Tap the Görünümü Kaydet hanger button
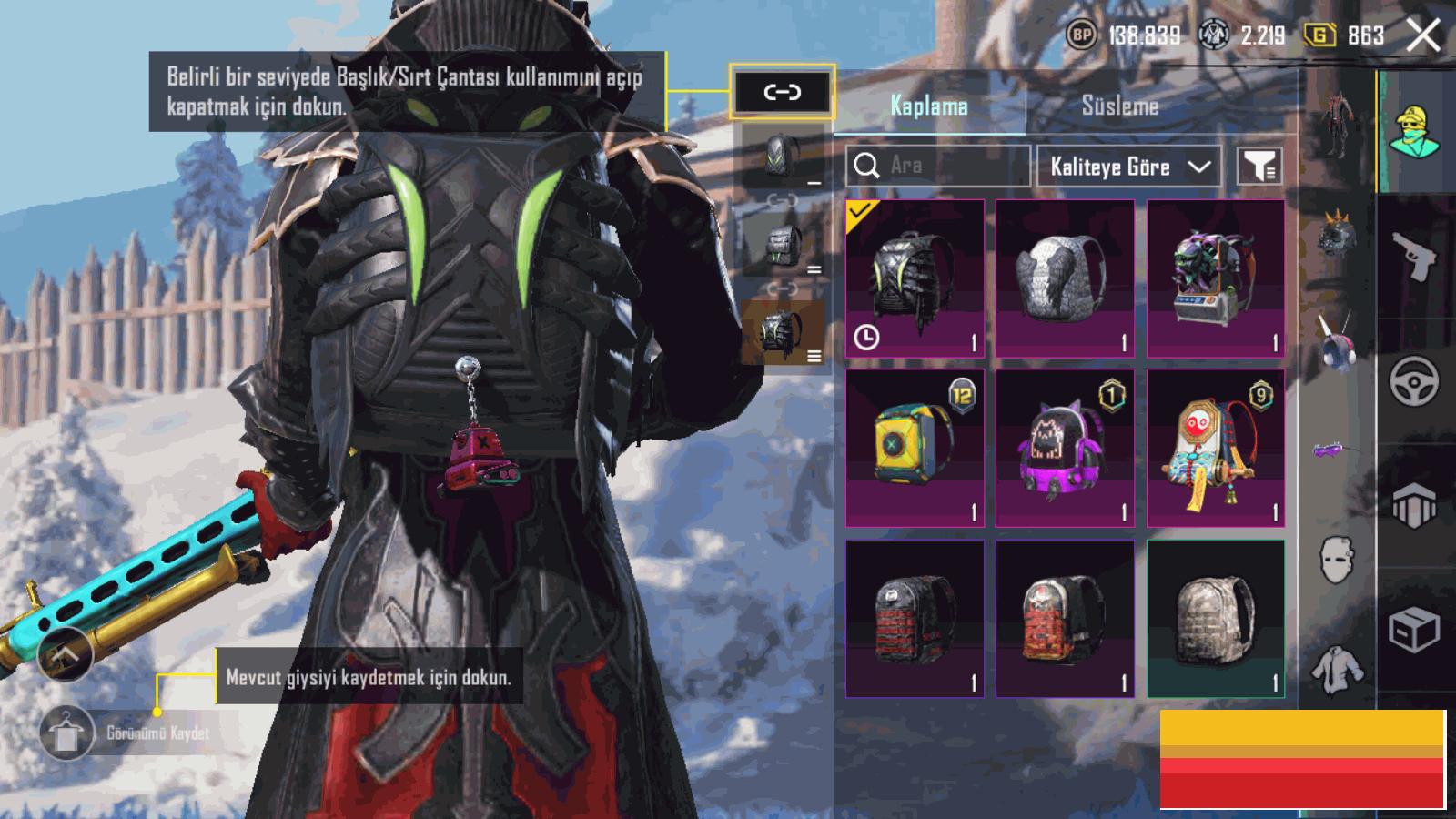 [x=67, y=733]
